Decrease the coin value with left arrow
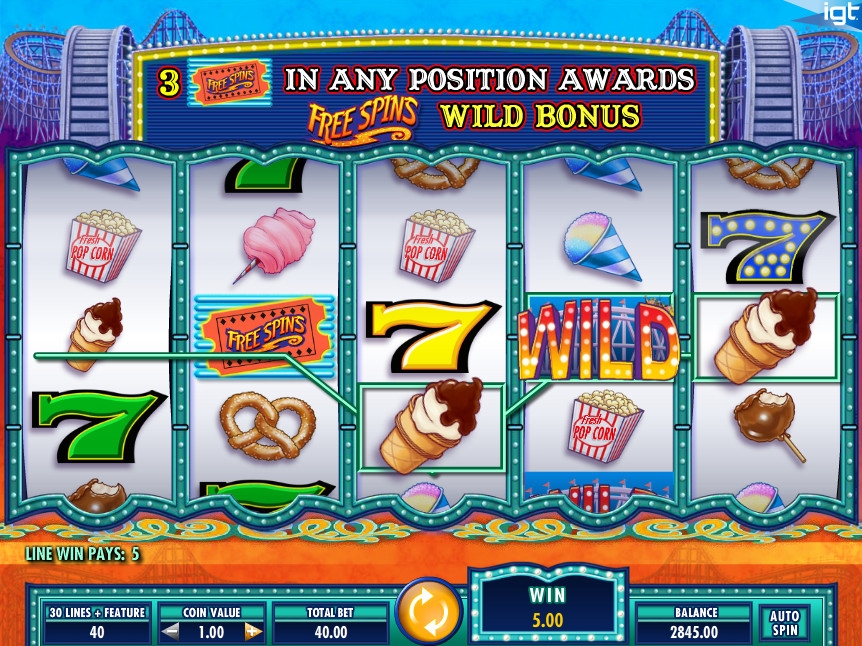Image resolution: width=862 pixels, height=646 pixels. click(x=170, y=632)
